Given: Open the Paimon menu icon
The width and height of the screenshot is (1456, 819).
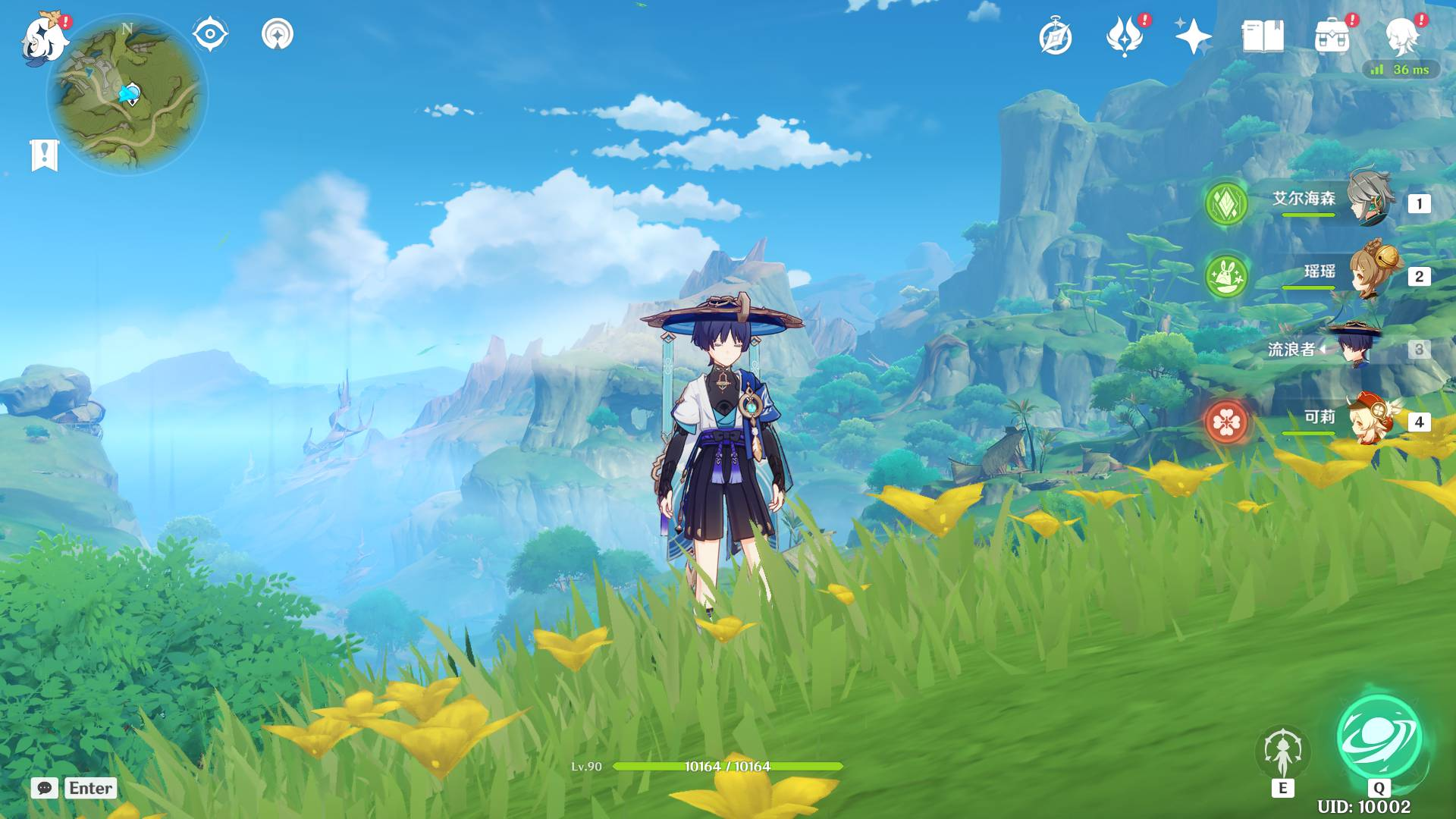Looking at the screenshot, I should point(43,39).
